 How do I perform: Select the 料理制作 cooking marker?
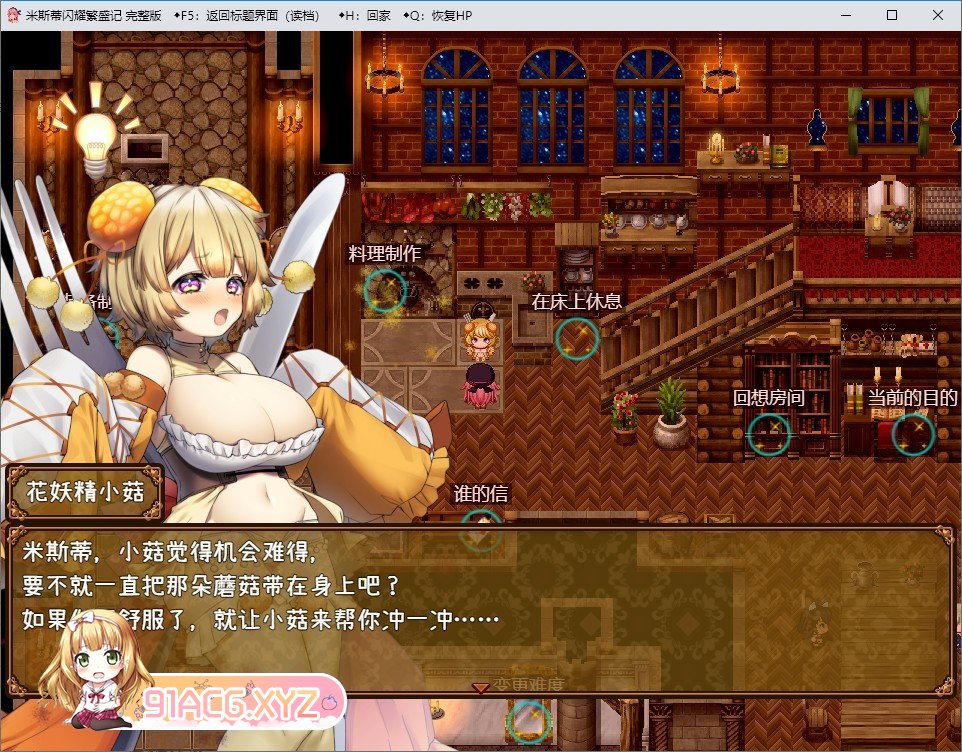pos(385,290)
